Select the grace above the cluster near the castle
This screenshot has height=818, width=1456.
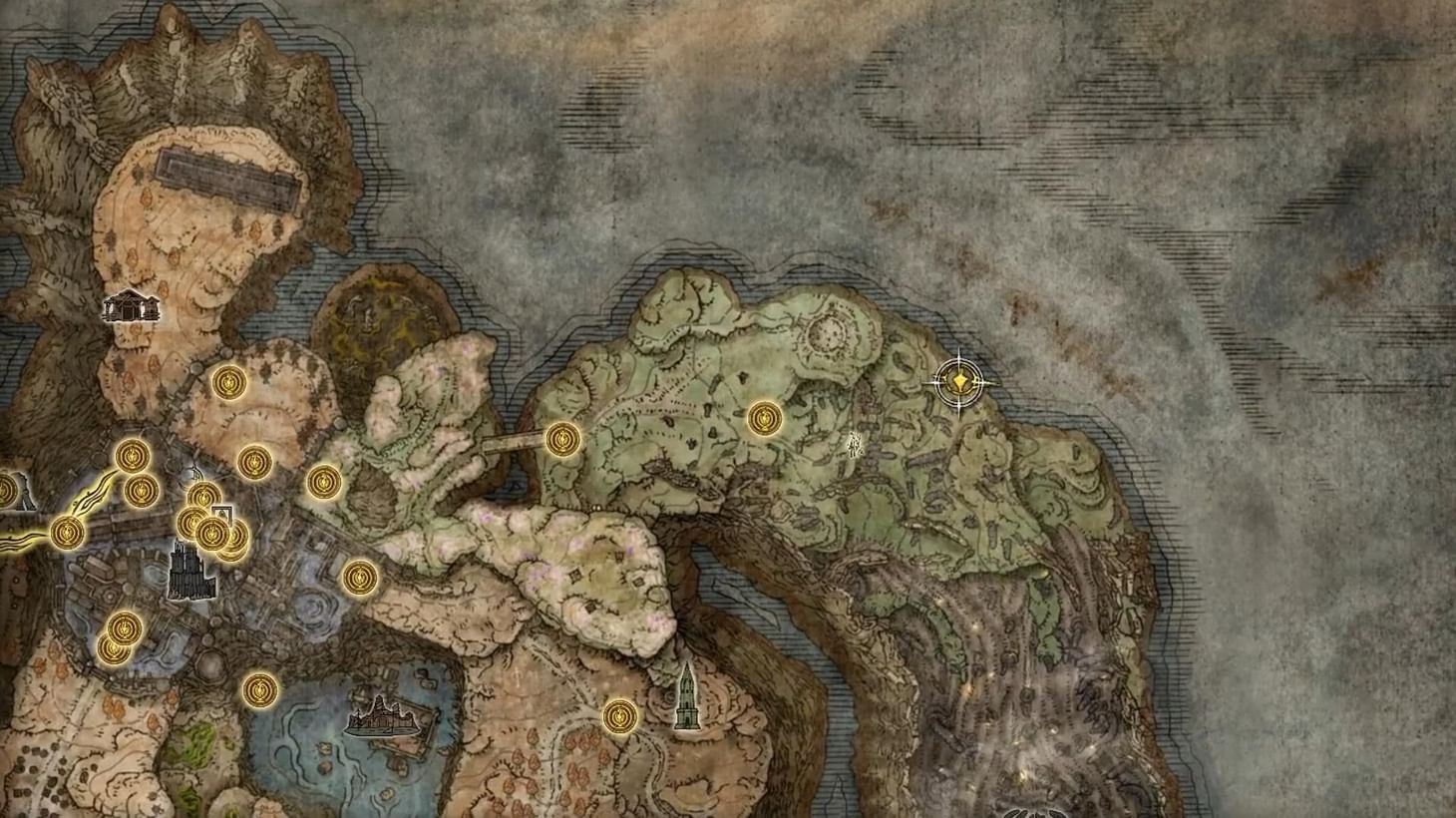[x=202, y=496]
